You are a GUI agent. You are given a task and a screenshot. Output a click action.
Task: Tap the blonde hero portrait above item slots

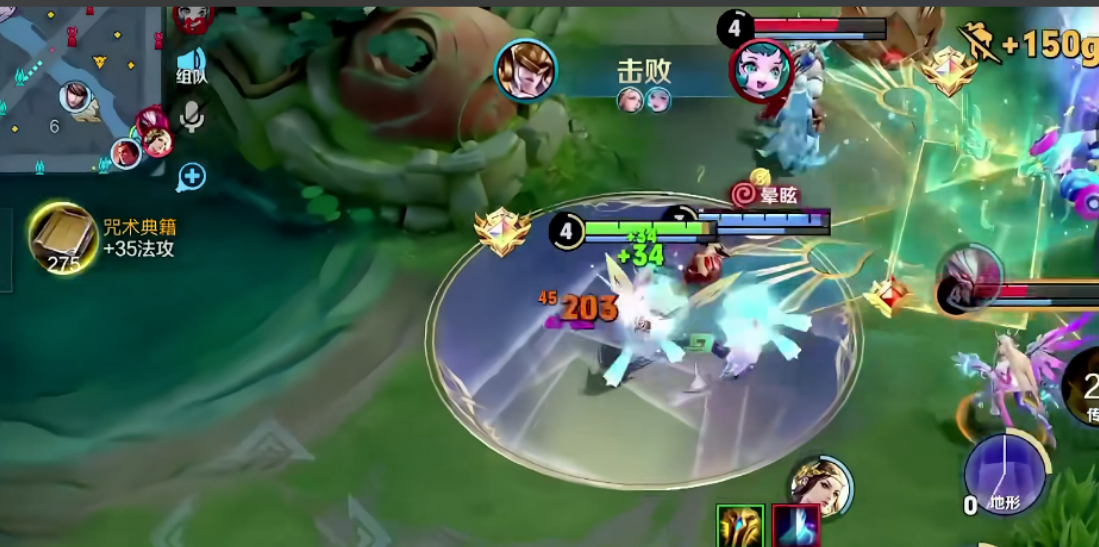[x=820, y=487]
